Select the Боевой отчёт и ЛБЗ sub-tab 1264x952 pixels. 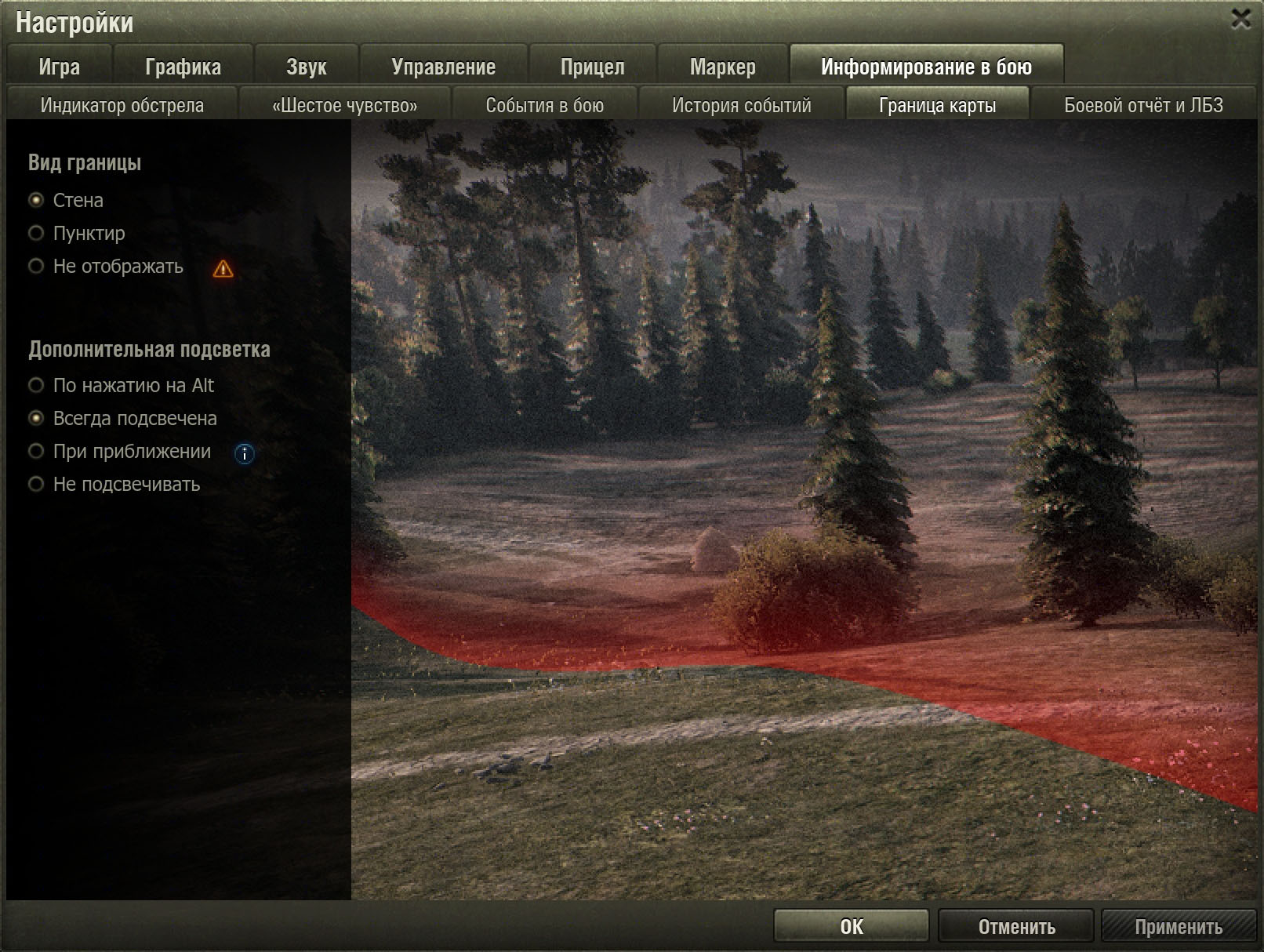tap(1143, 105)
